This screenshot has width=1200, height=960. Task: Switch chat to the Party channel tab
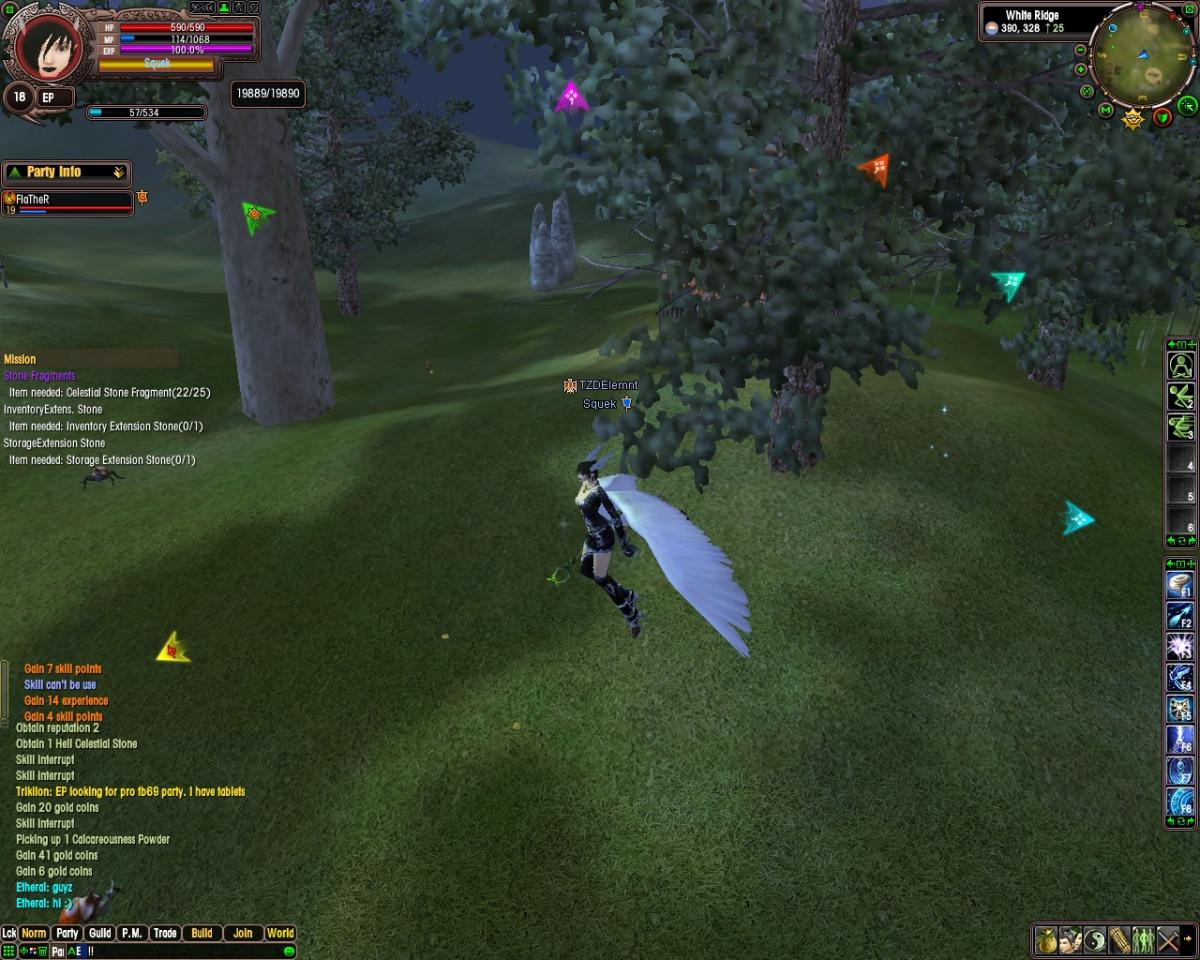[67, 933]
